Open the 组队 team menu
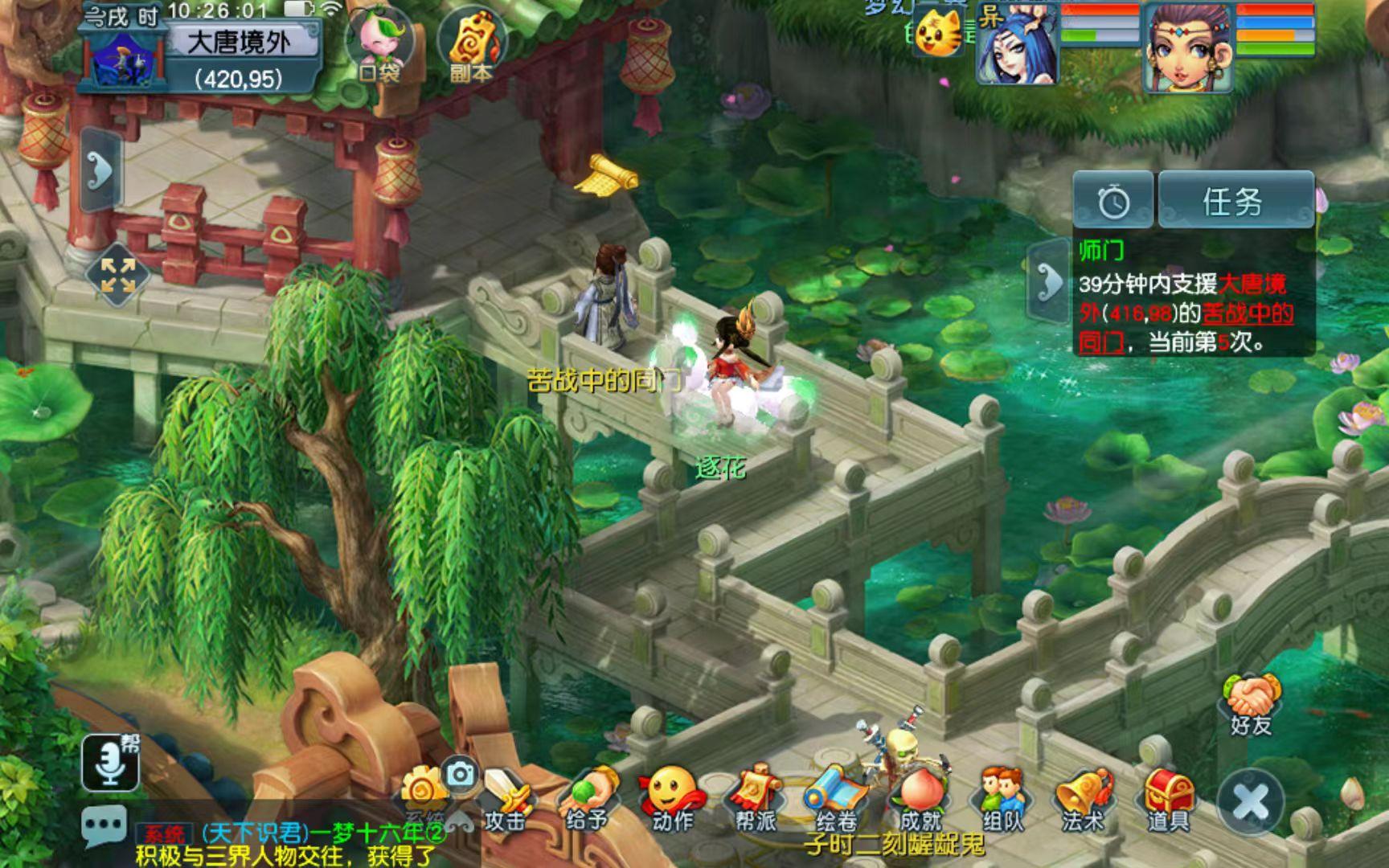The width and height of the screenshot is (1389, 868). click(x=1002, y=799)
